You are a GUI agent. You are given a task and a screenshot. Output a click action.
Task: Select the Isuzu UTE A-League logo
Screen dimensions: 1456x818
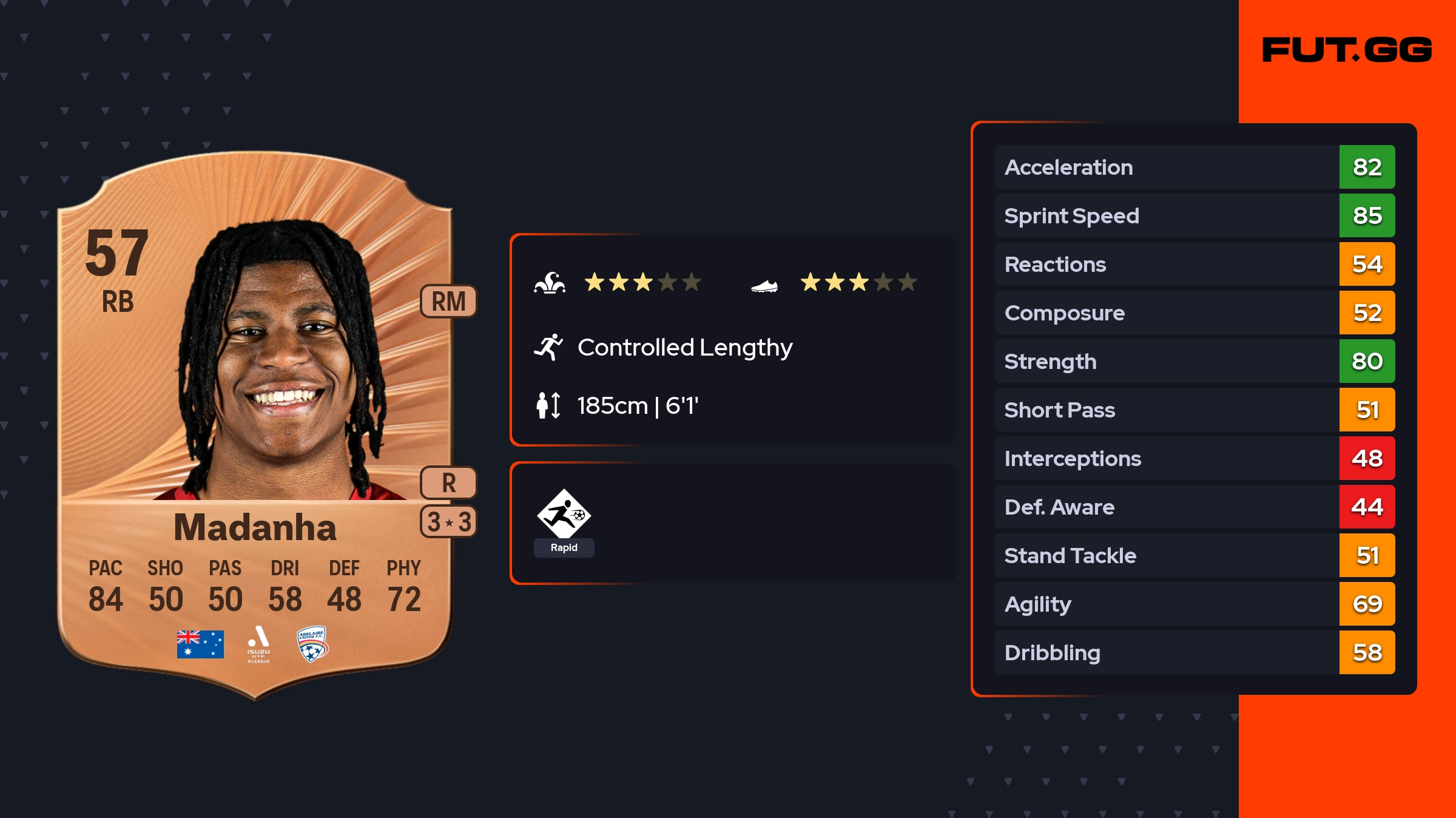click(258, 644)
